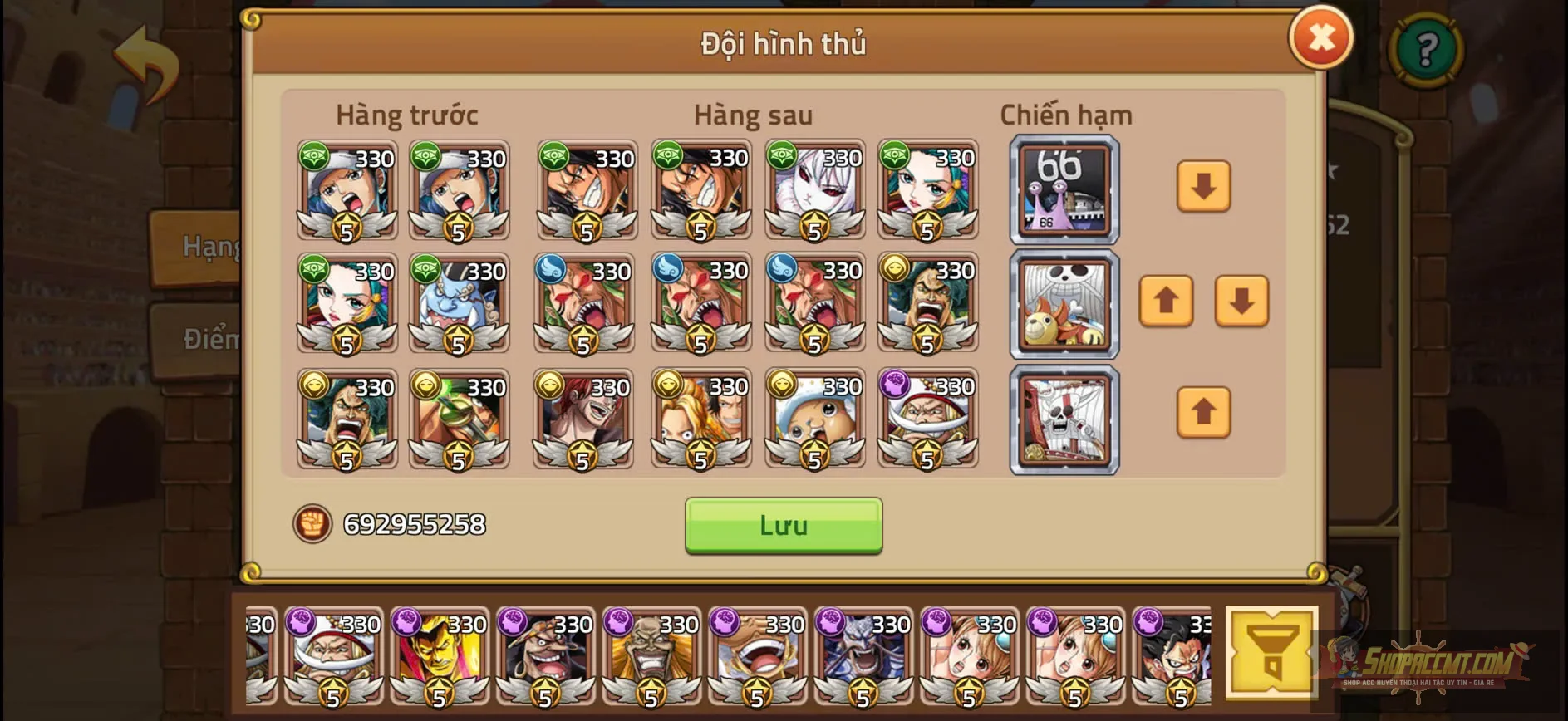
Task: Close the Đội hình thủ dialog
Action: click(x=1320, y=37)
